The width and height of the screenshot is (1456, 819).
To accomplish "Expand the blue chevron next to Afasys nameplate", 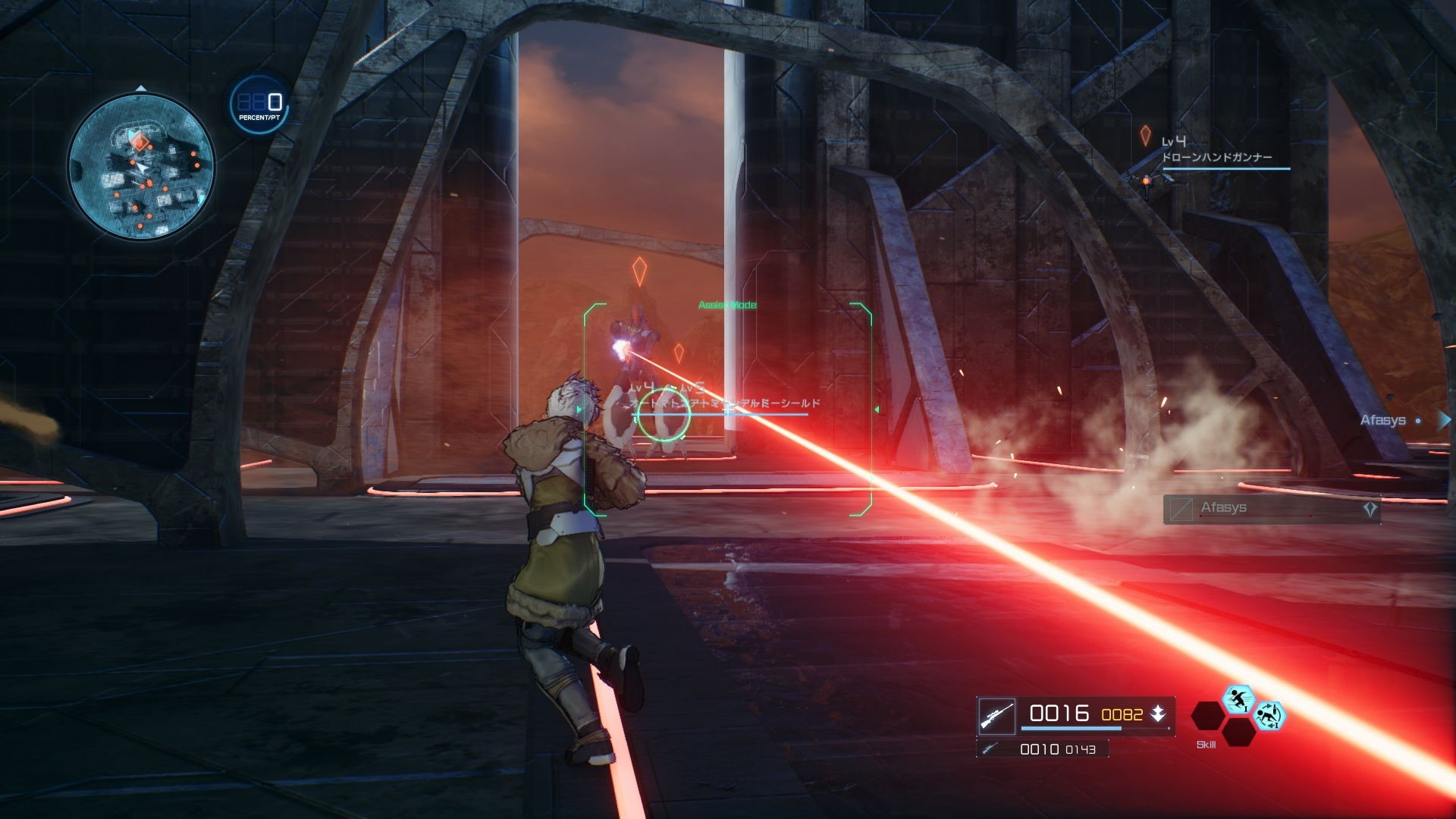I will coord(1445,419).
